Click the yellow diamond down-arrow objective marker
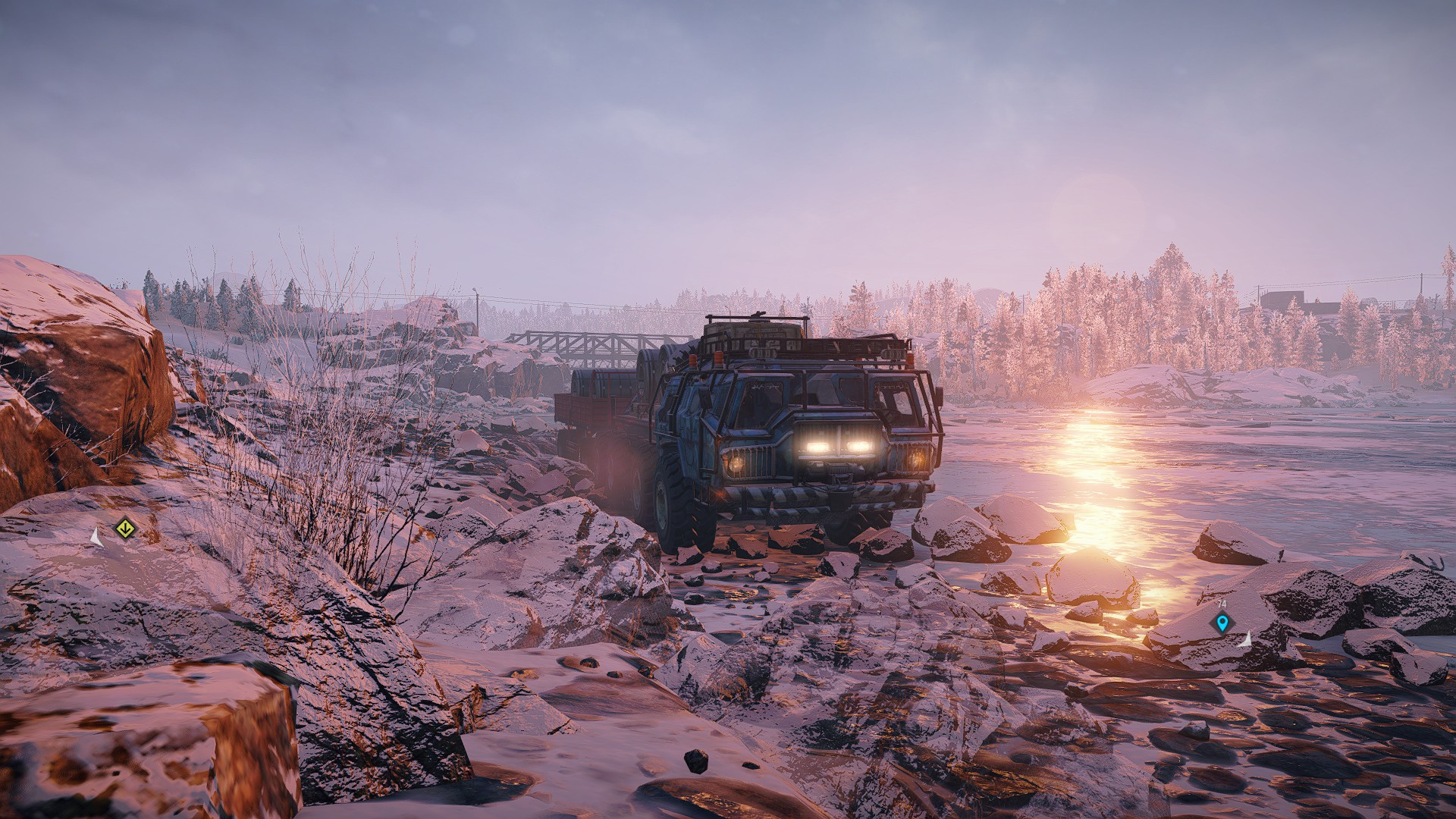1456x819 pixels. [125, 528]
